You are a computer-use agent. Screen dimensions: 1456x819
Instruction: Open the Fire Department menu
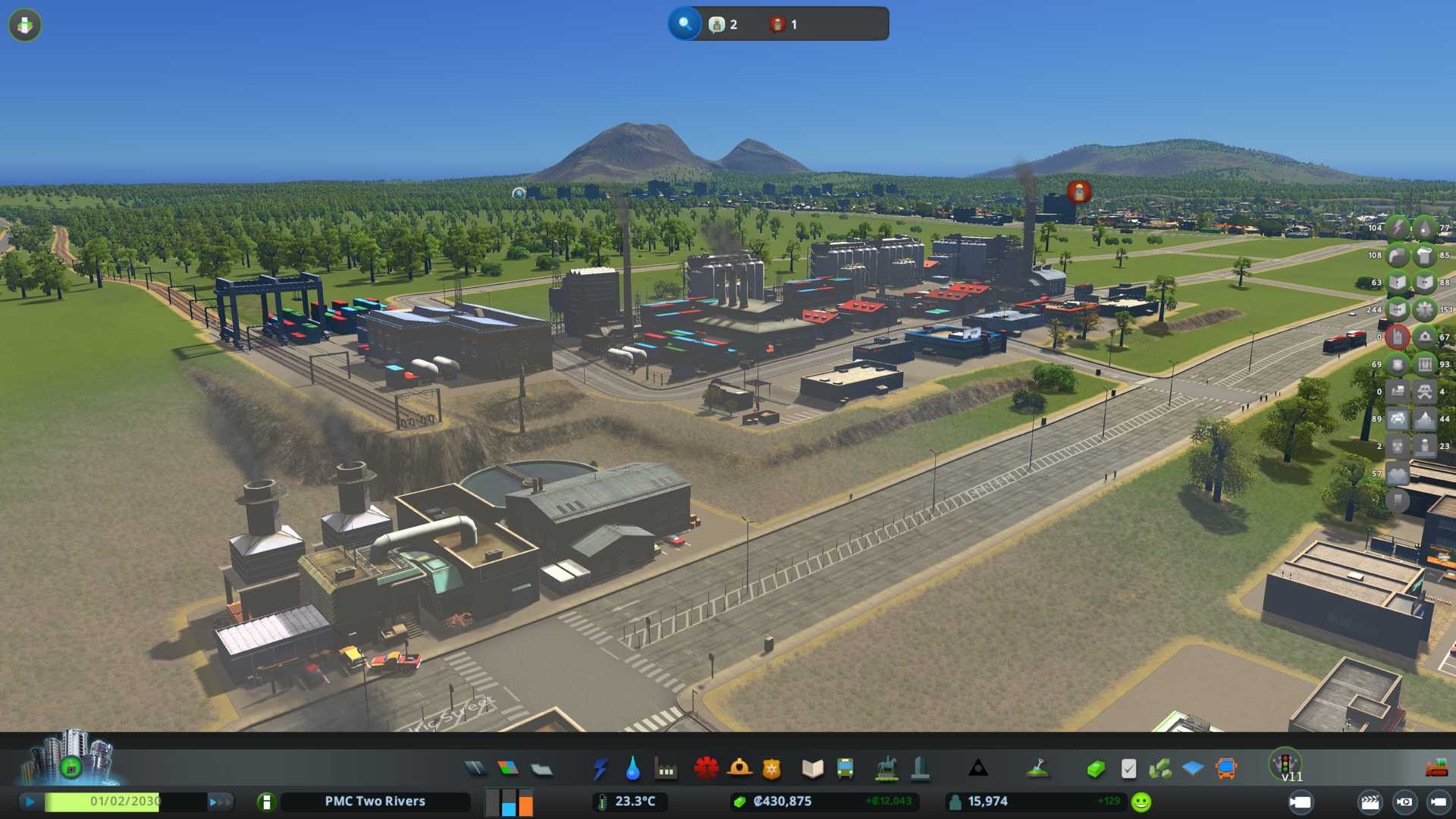pos(739,769)
